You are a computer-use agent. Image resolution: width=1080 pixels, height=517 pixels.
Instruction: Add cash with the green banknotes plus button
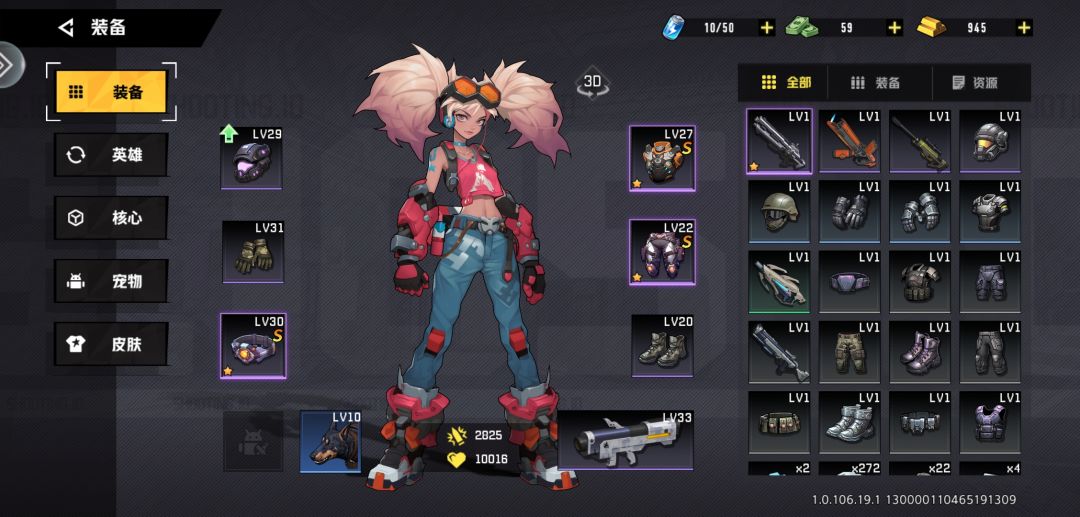click(x=894, y=28)
